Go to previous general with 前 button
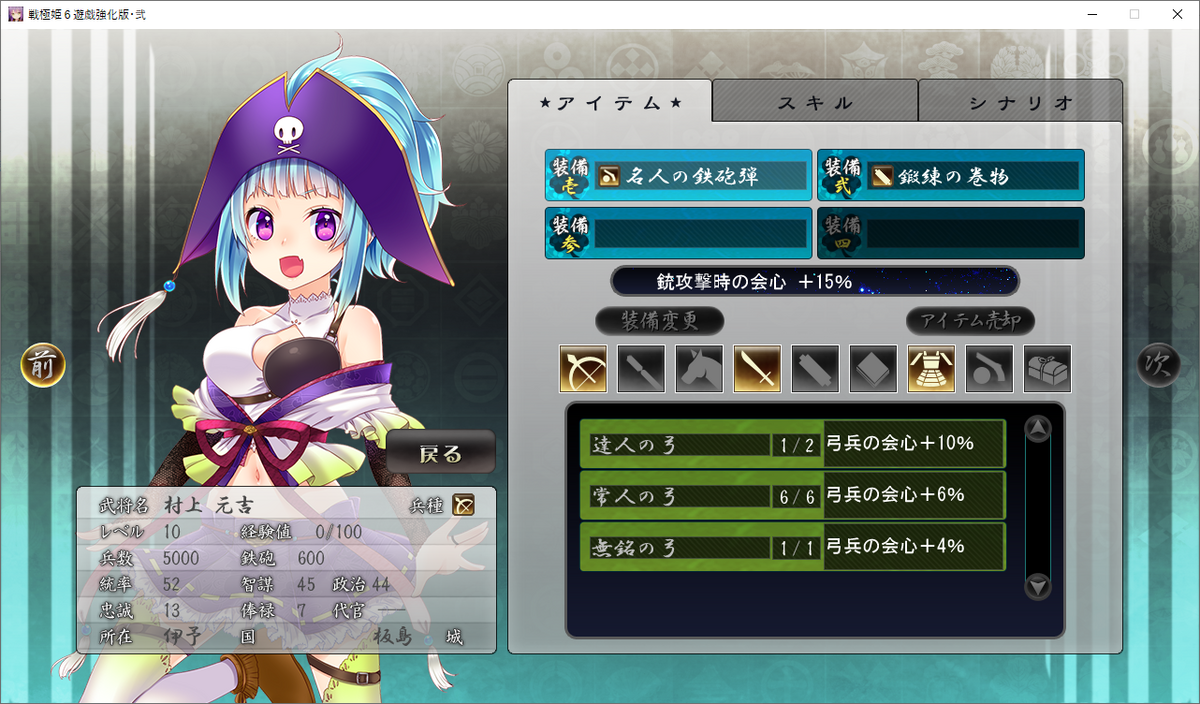 pyautogui.click(x=43, y=366)
